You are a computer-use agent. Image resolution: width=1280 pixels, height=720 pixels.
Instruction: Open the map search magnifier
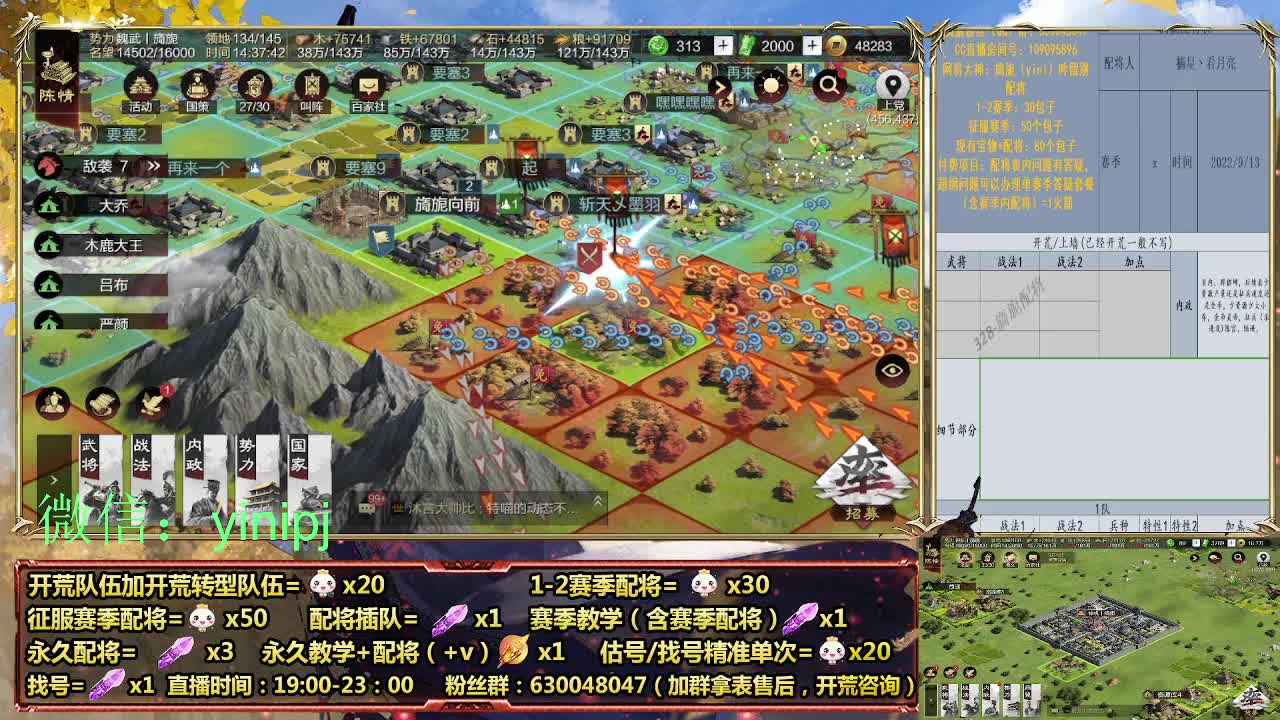click(x=828, y=86)
